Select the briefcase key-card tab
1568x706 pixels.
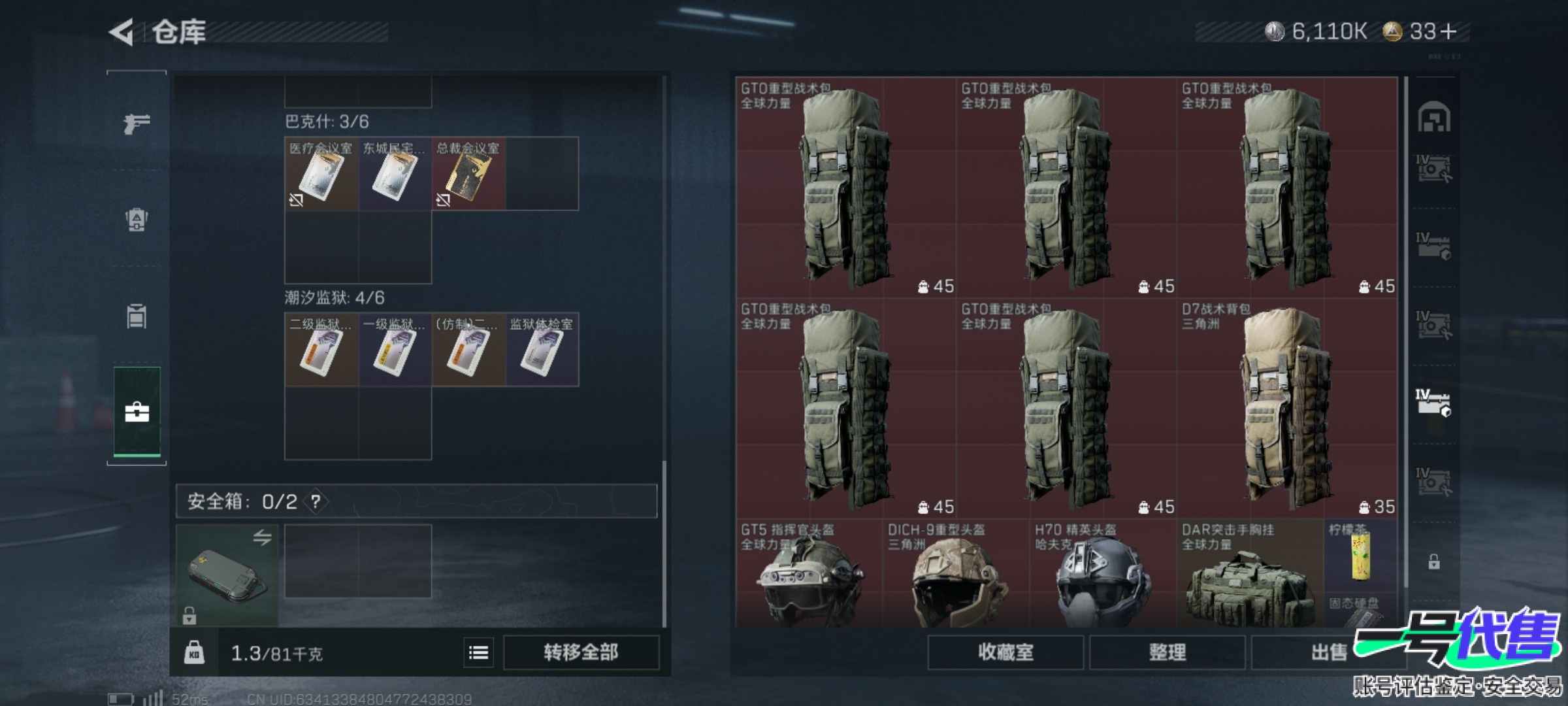coord(137,412)
